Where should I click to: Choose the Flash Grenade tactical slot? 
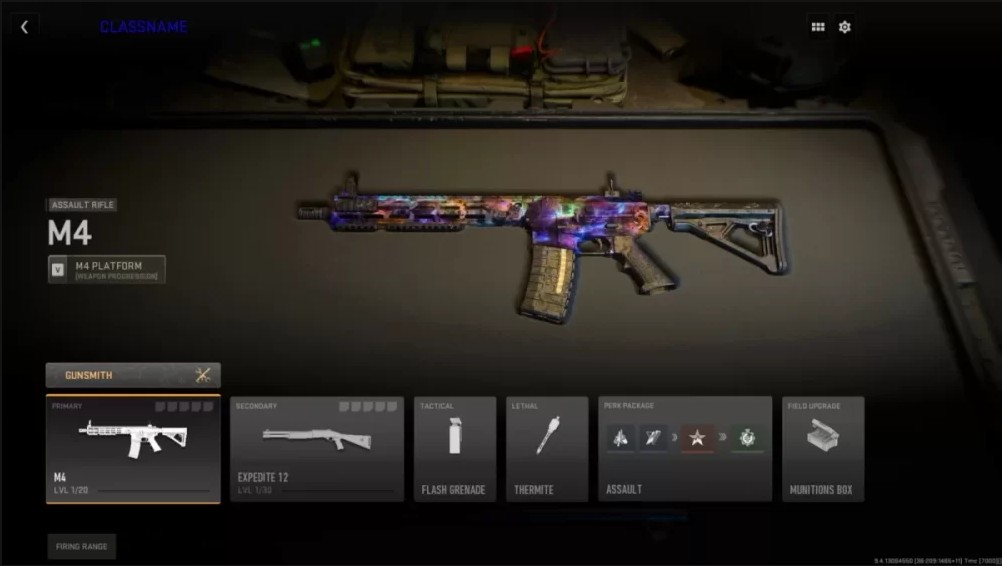455,449
